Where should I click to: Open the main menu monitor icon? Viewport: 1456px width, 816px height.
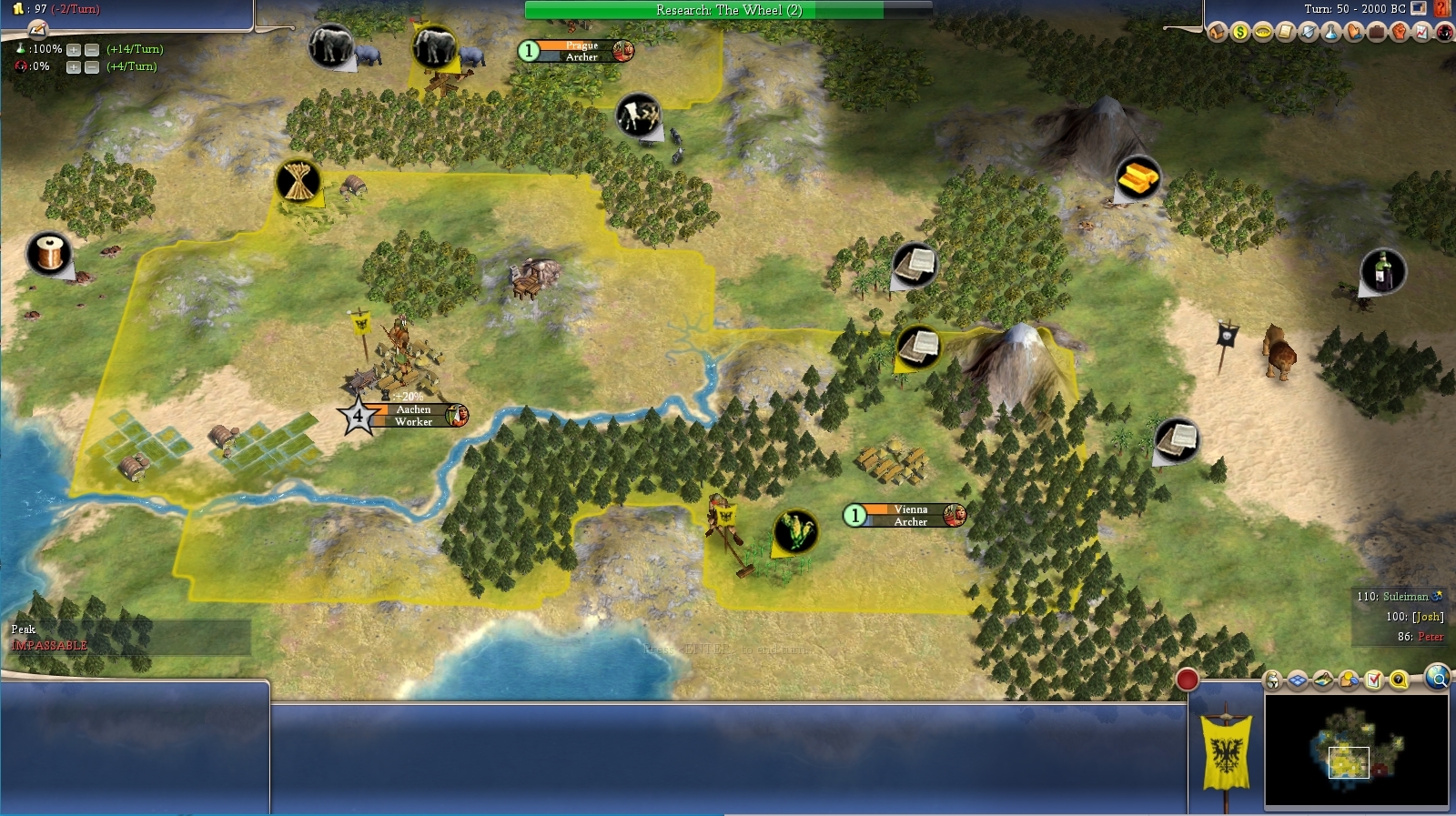[1419, 9]
